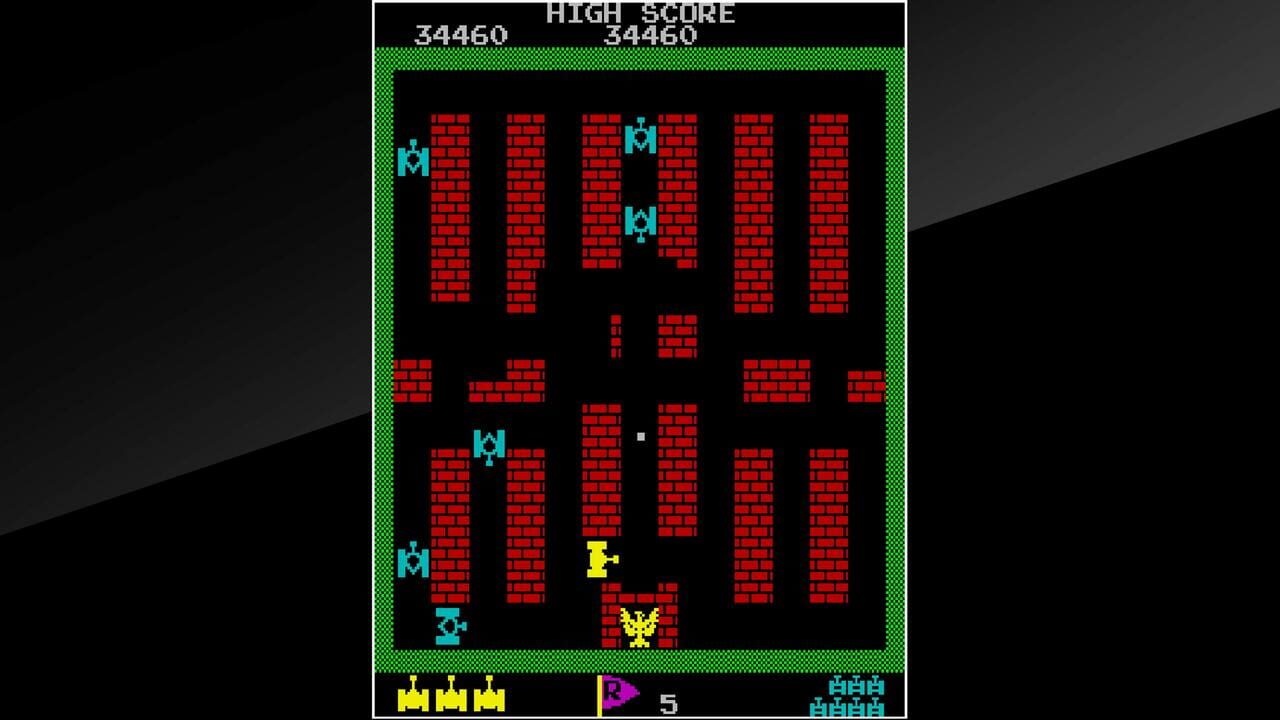Select the enemy tank at the bottom-left area
Screen dimensions: 1280x720
tap(448, 625)
